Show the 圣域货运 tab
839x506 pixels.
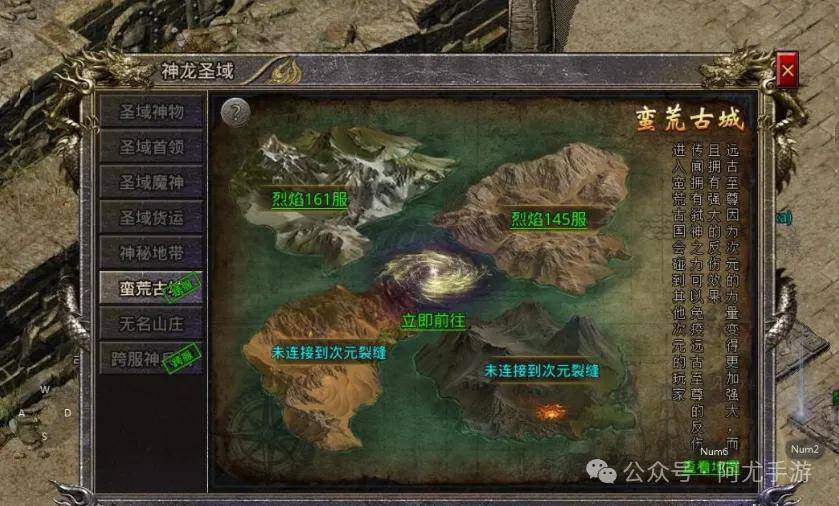point(150,216)
